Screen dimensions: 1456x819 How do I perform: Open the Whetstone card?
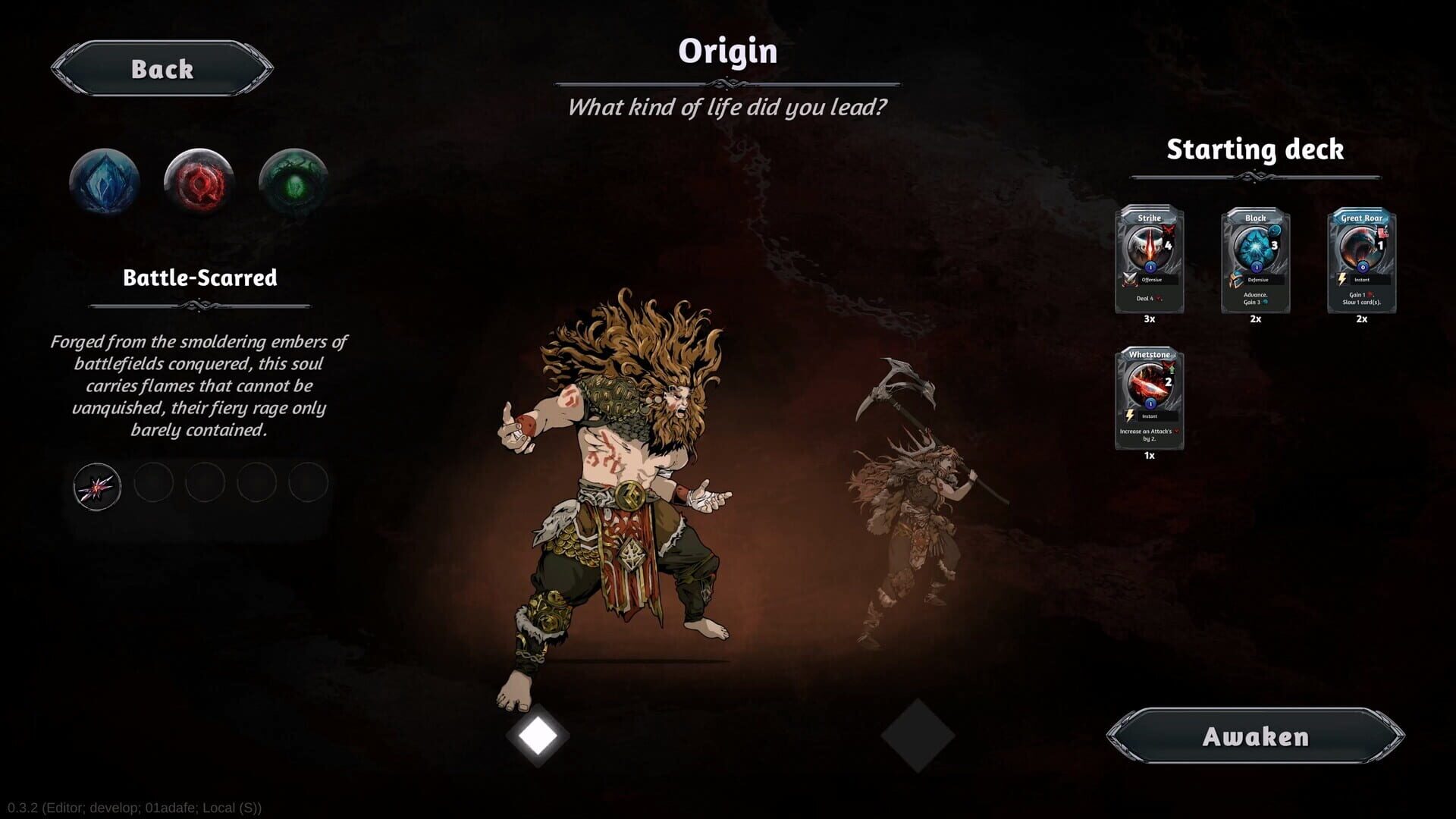pos(1150,394)
